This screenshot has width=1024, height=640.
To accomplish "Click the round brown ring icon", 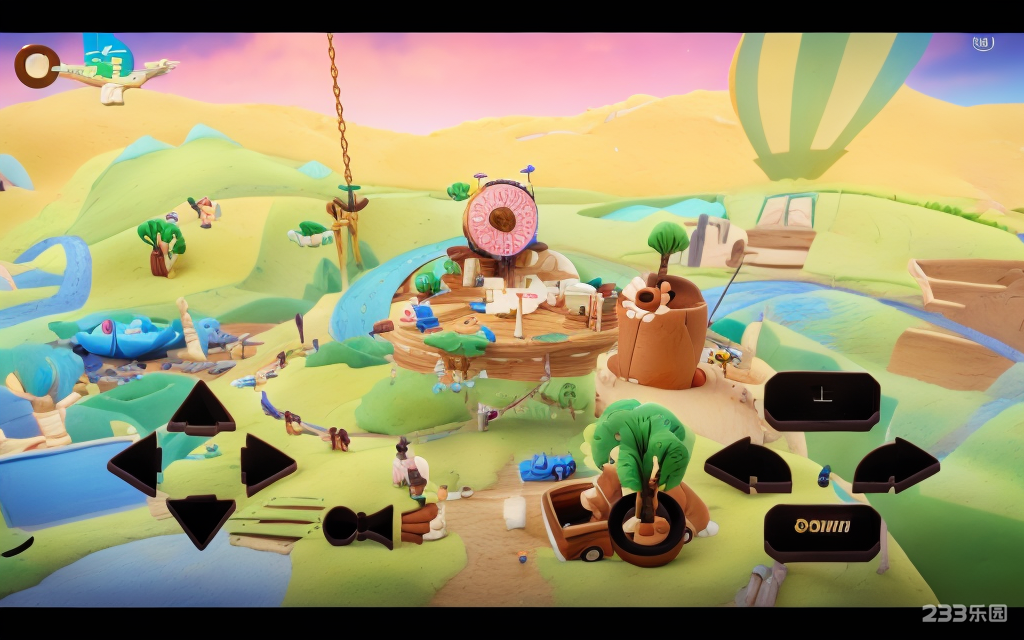I will coord(37,66).
